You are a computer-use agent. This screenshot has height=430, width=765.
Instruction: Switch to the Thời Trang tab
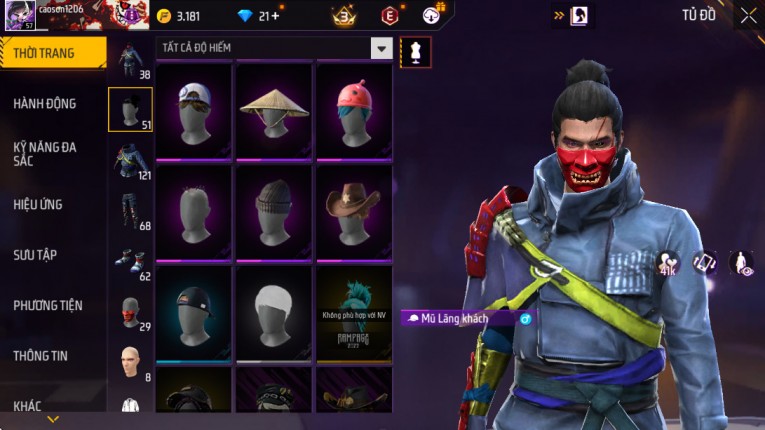click(x=50, y=53)
